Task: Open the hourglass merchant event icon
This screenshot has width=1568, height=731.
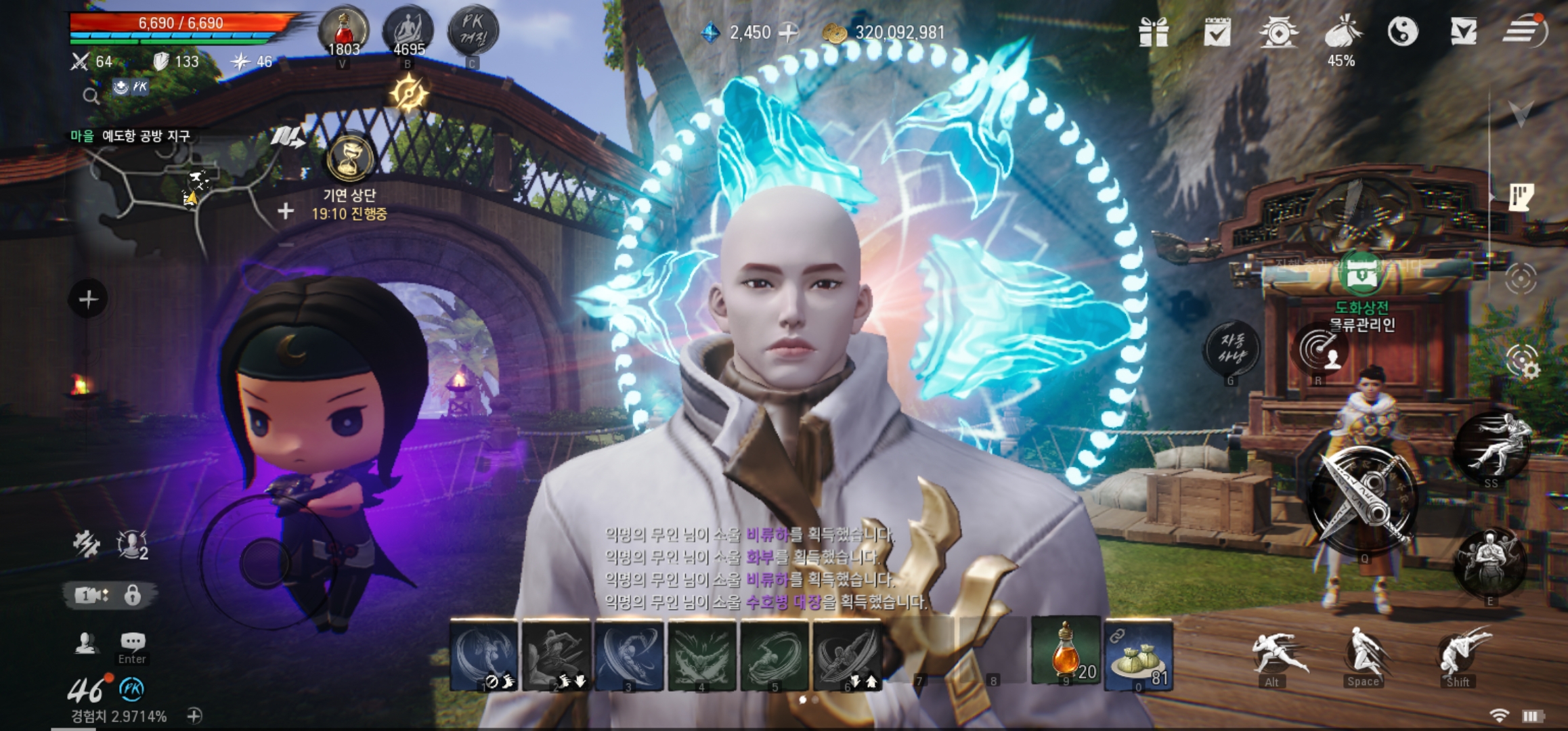Action: 350,159
